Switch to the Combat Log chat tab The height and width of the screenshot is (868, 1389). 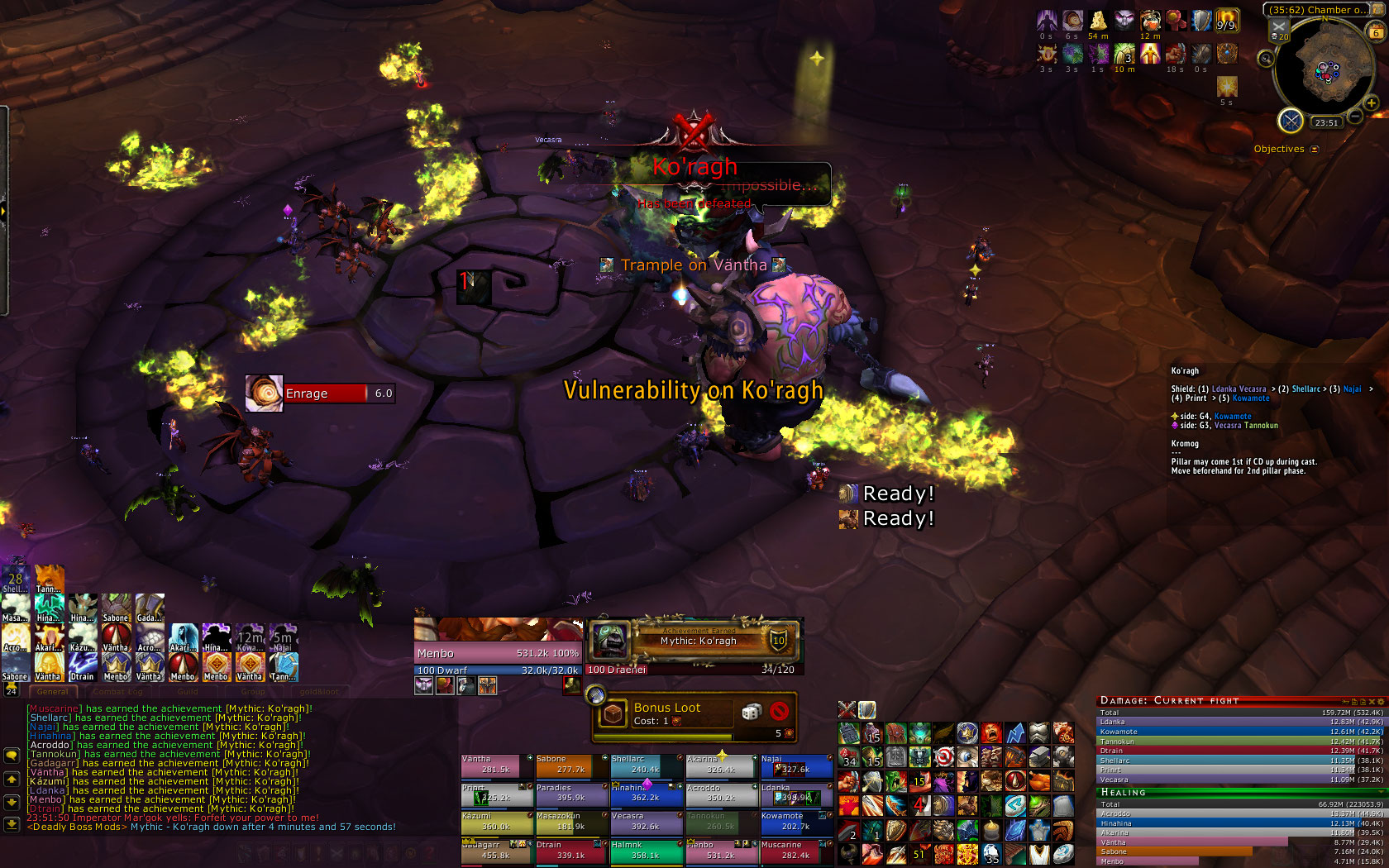[x=118, y=692]
